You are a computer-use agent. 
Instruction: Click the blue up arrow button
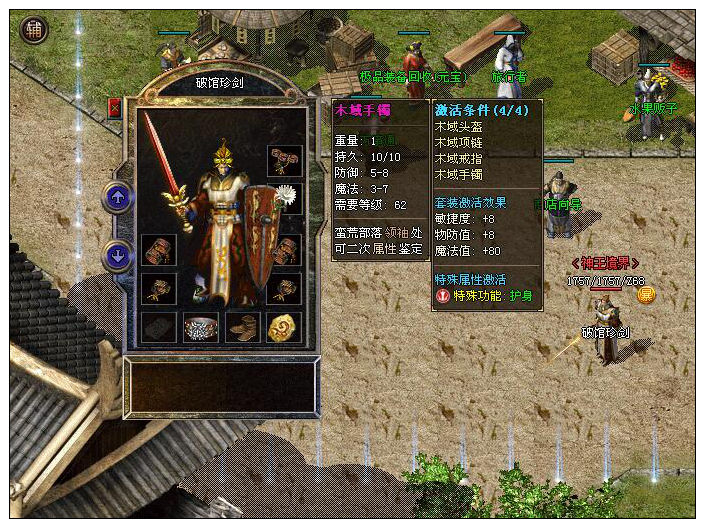pos(118,197)
